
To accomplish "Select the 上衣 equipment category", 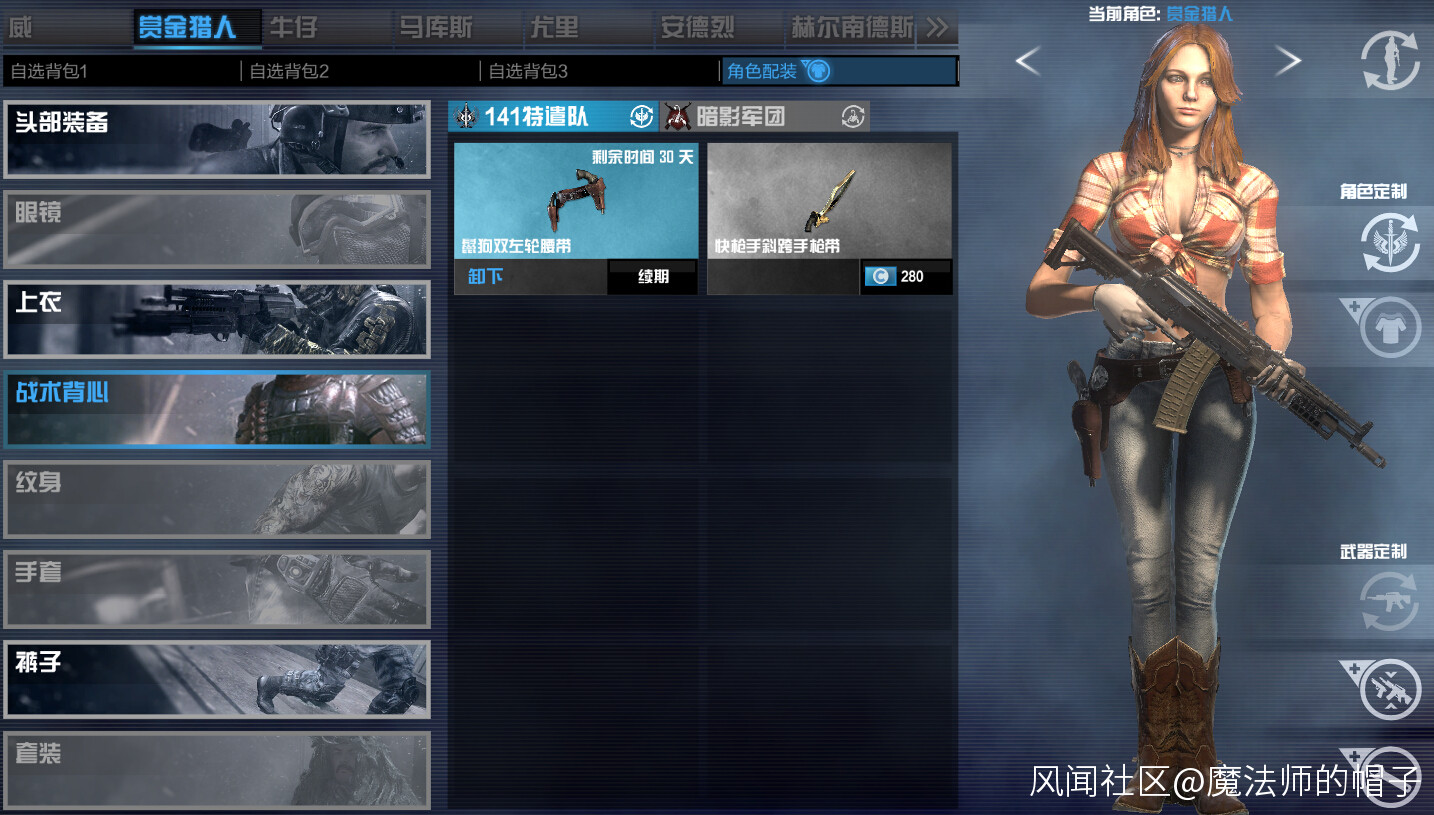I will [x=217, y=319].
